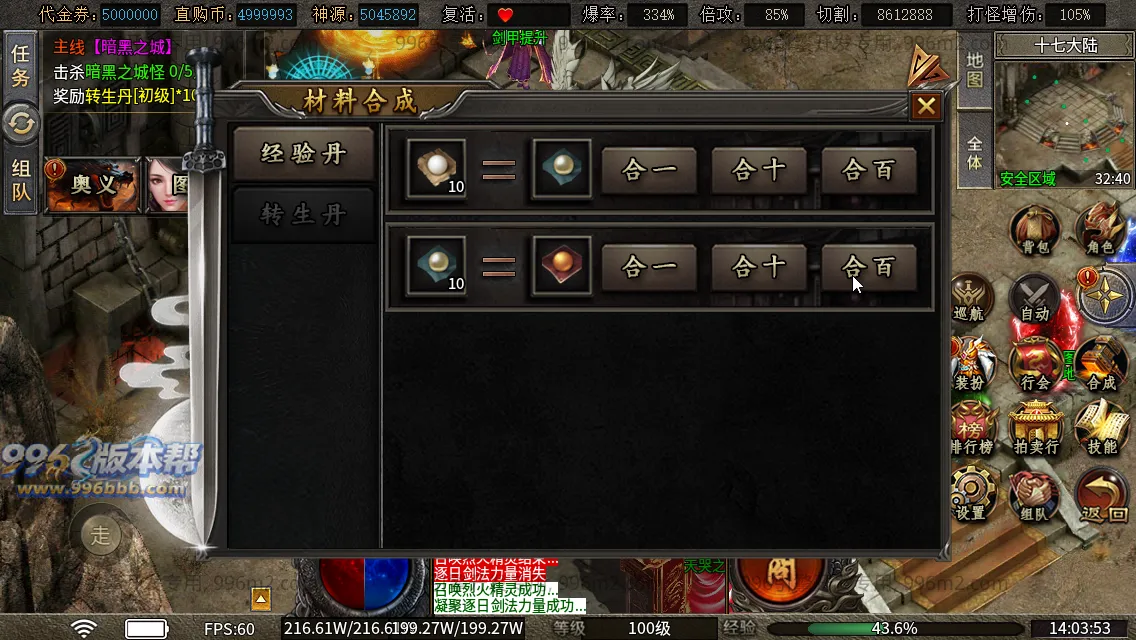This screenshot has height=640, width=1136.
Task: Open the 拍卖行 auction house
Action: (1034, 429)
